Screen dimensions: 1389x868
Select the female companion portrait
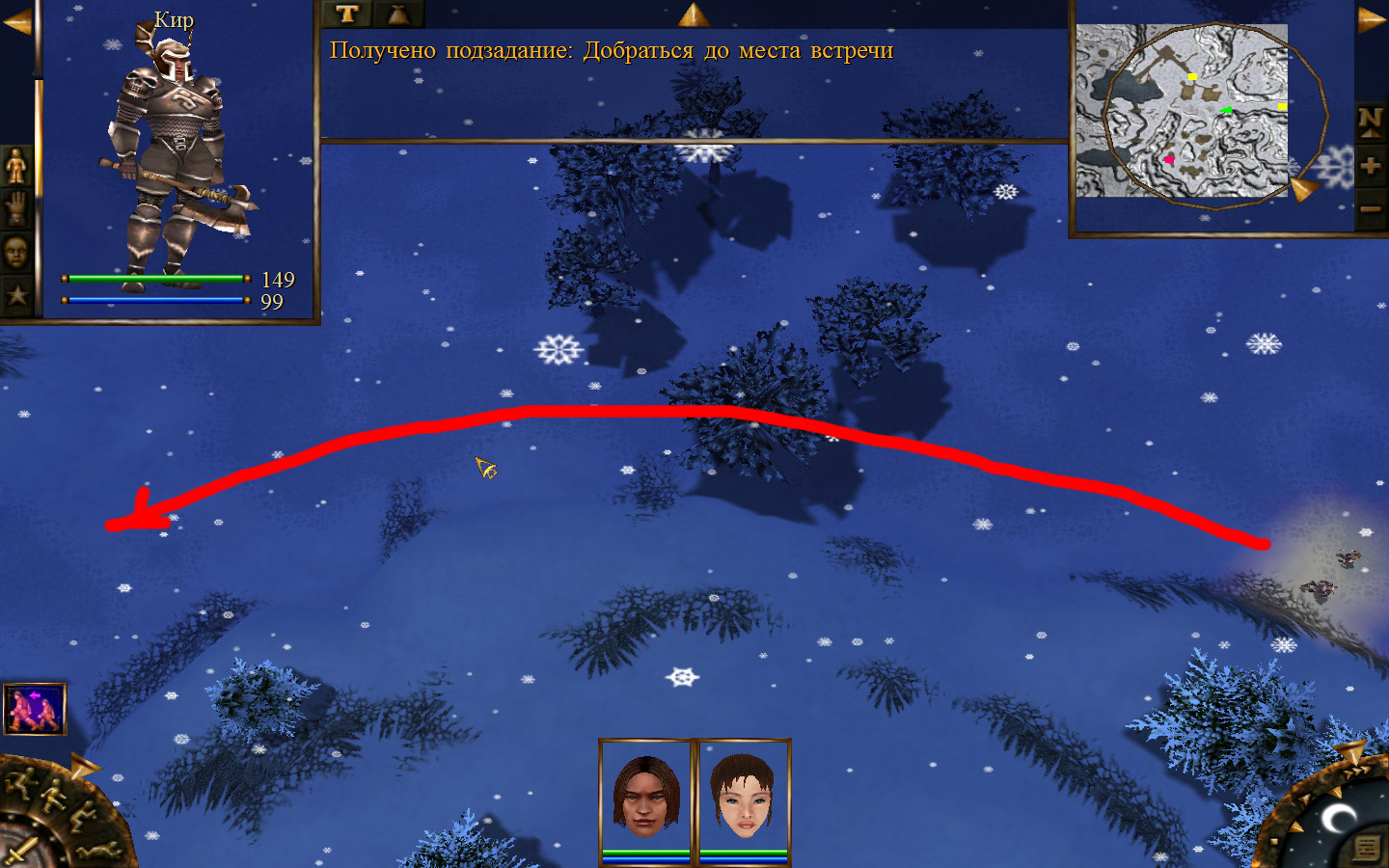coord(743,796)
